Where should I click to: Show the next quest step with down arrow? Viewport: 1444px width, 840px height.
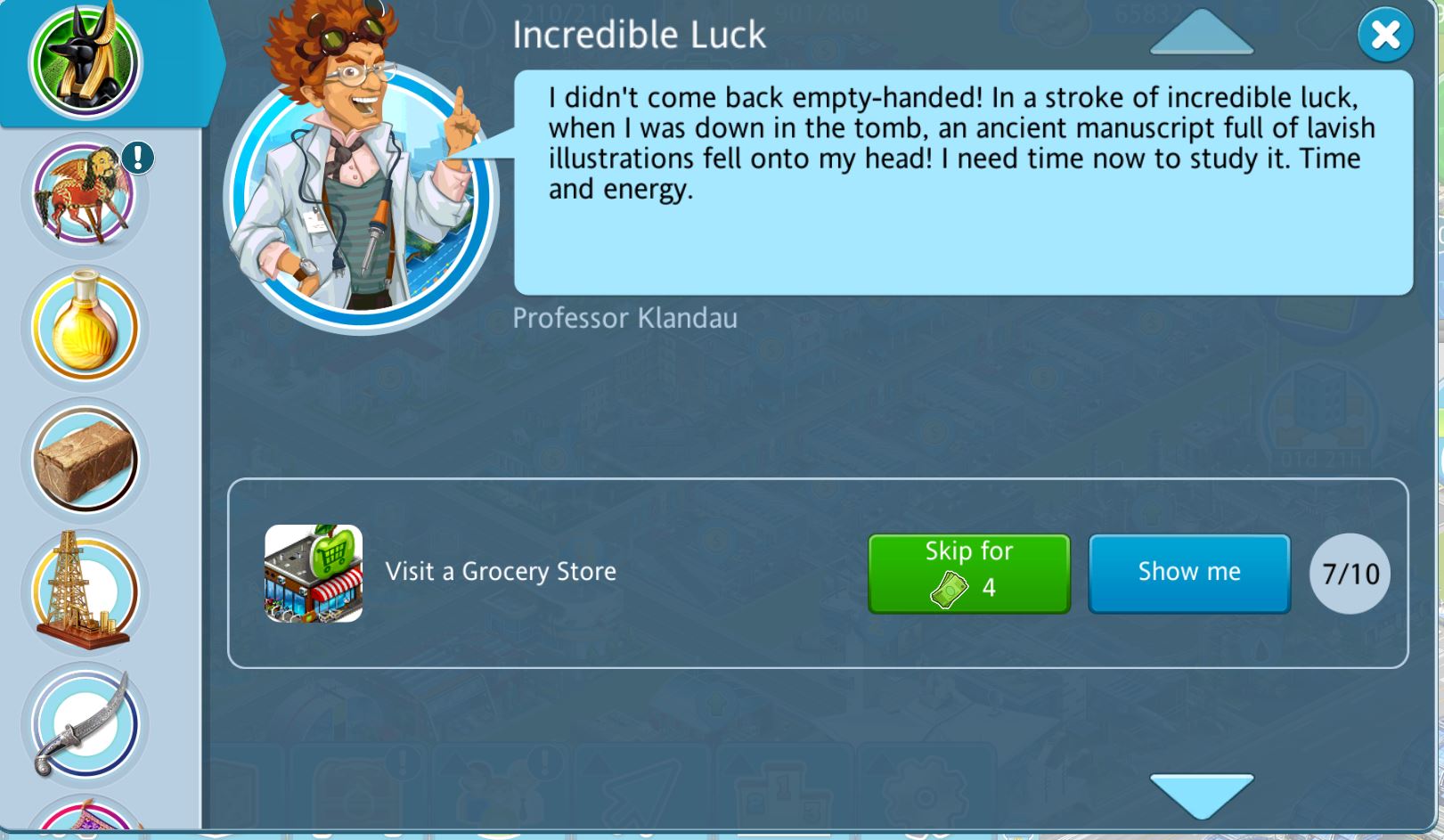point(1202,795)
